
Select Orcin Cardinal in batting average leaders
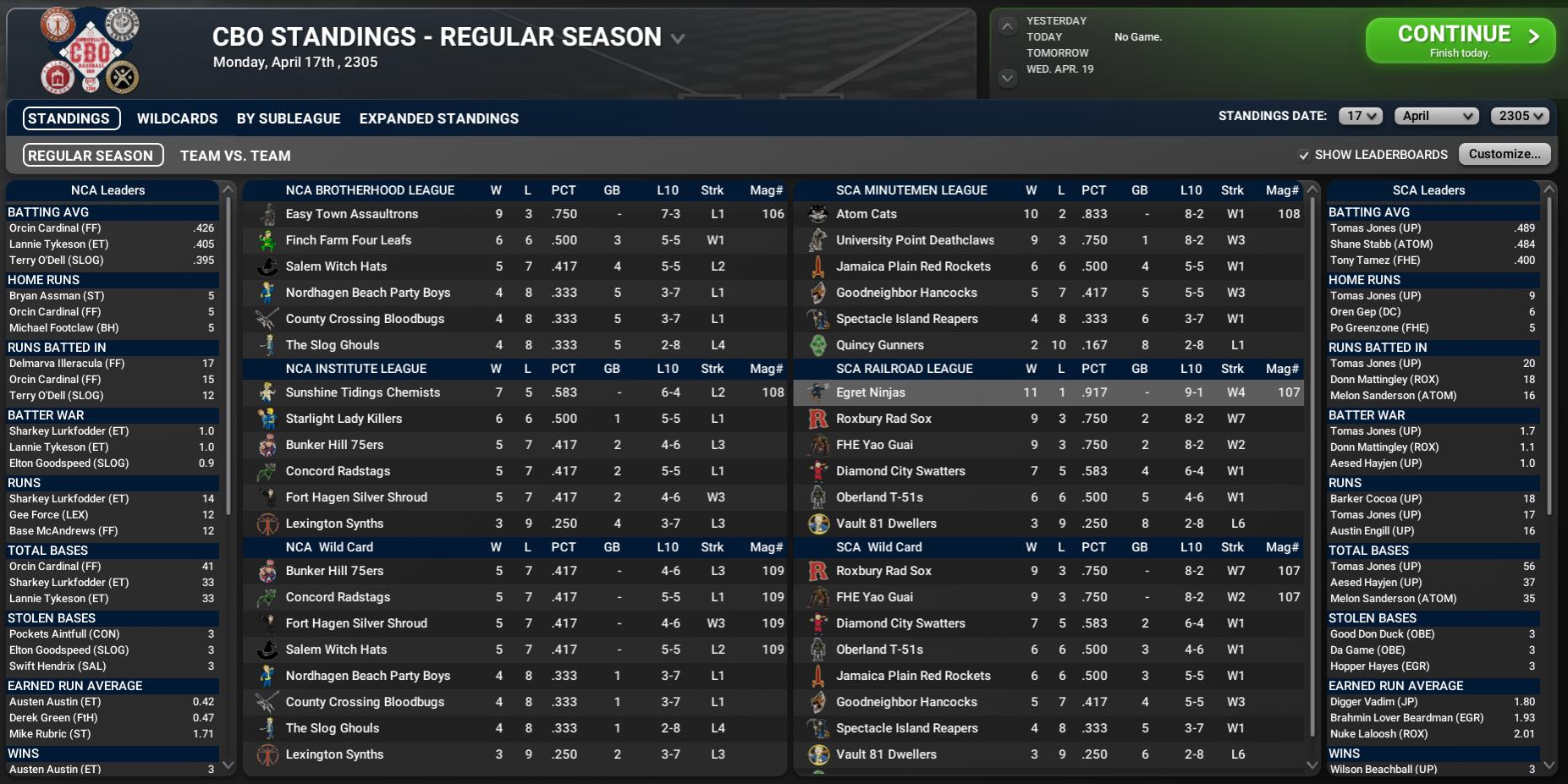tap(55, 228)
